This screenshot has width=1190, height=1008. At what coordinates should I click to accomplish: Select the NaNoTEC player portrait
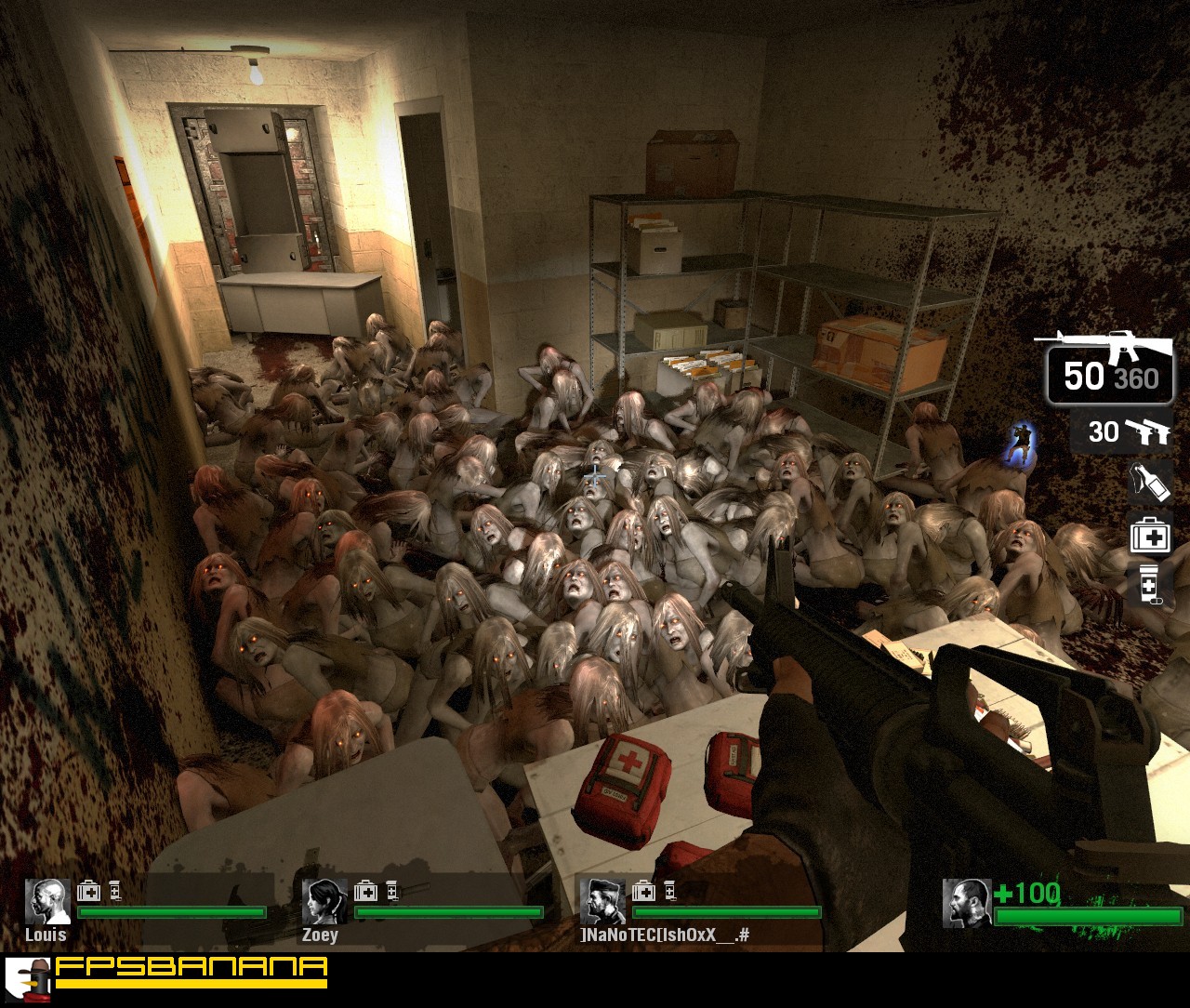(602, 901)
